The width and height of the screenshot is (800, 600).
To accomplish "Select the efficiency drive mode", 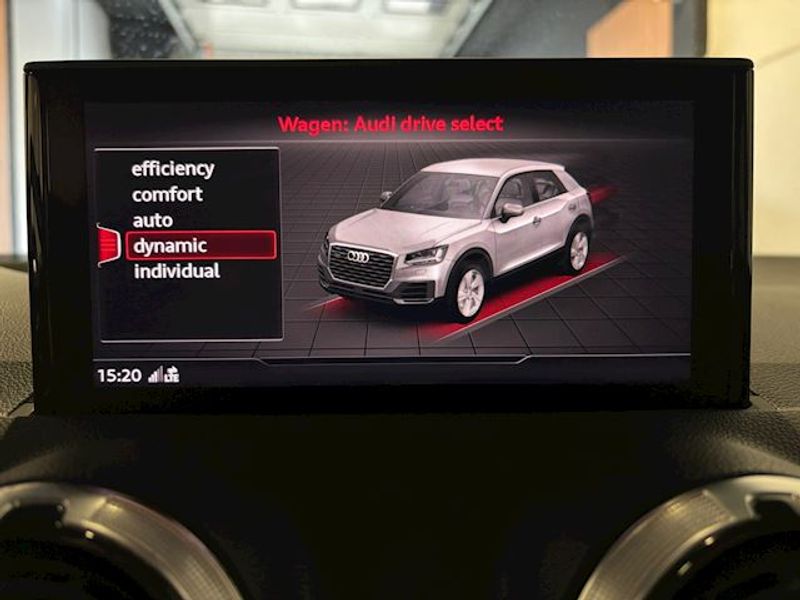I will [173, 169].
